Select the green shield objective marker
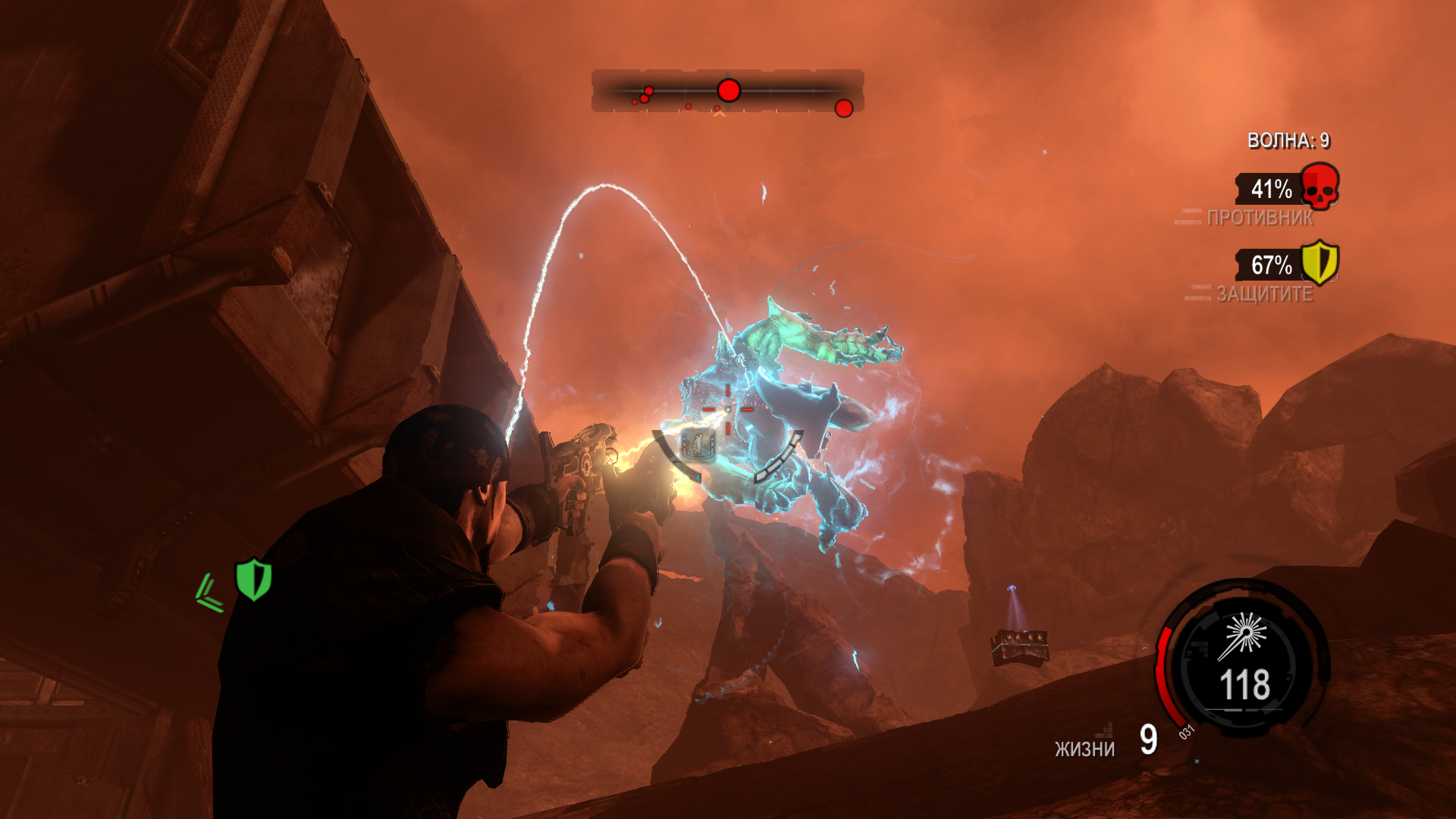The height and width of the screenshot is (819, 1456). point(253,579)
